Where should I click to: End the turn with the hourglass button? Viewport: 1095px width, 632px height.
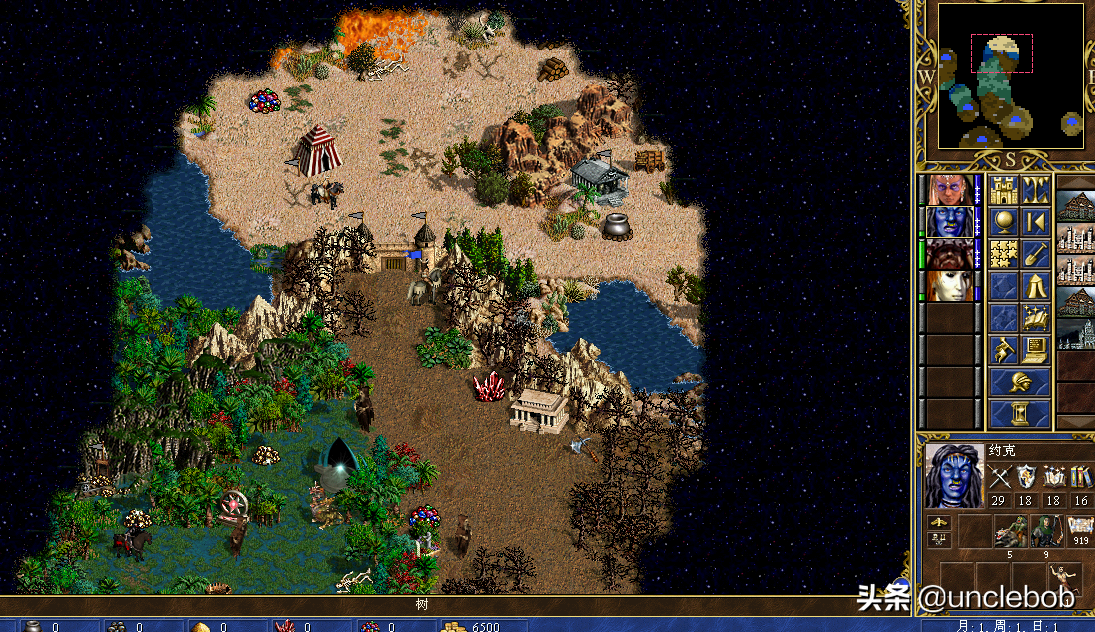[x=1020, y=413]
